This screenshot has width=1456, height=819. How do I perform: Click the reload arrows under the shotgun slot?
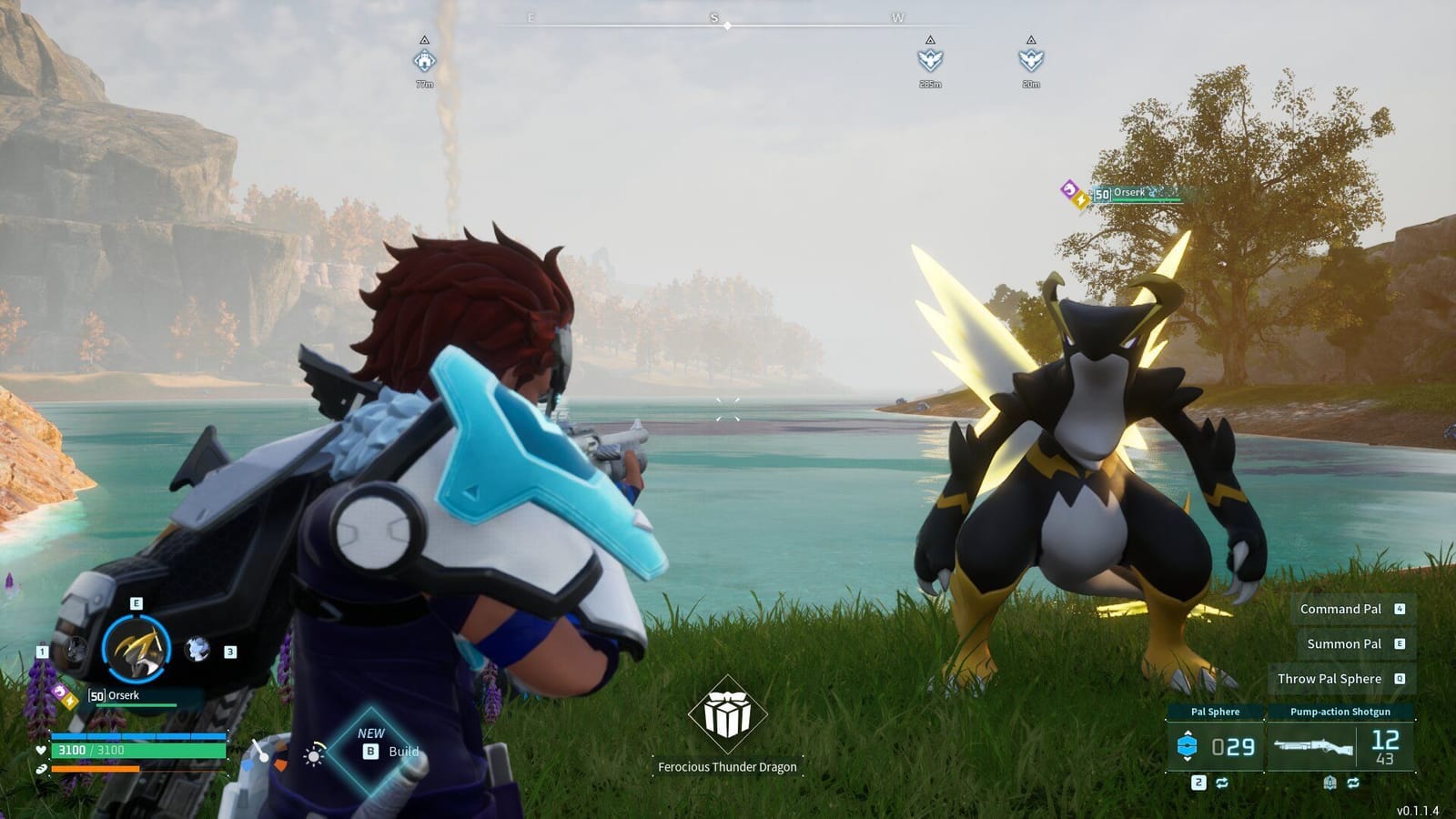1353,783
